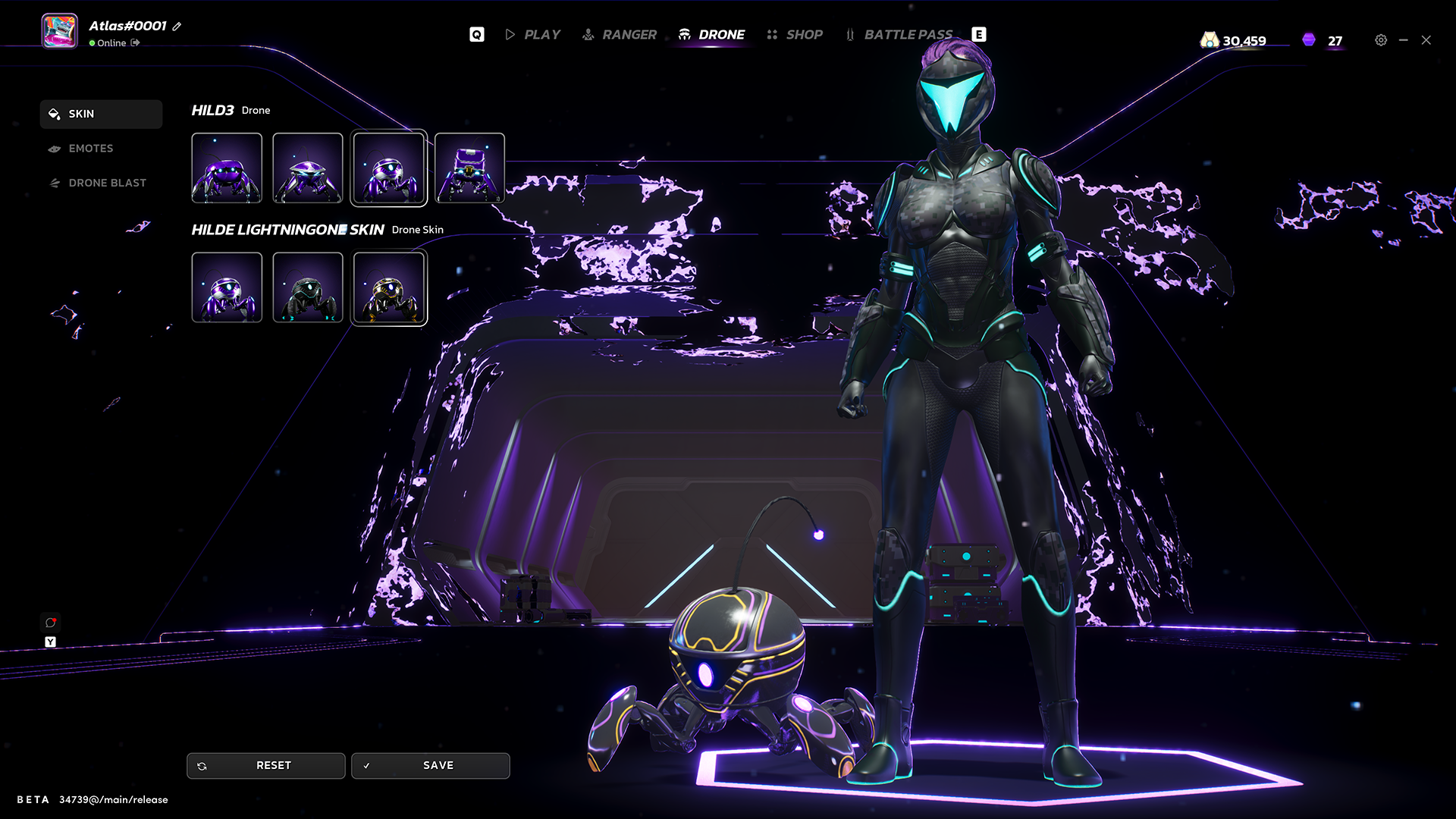Screen dimensions: 1456x819
Task: Open the Battle Pass tab
Action: pyautogui.click(x=899, y=35)
